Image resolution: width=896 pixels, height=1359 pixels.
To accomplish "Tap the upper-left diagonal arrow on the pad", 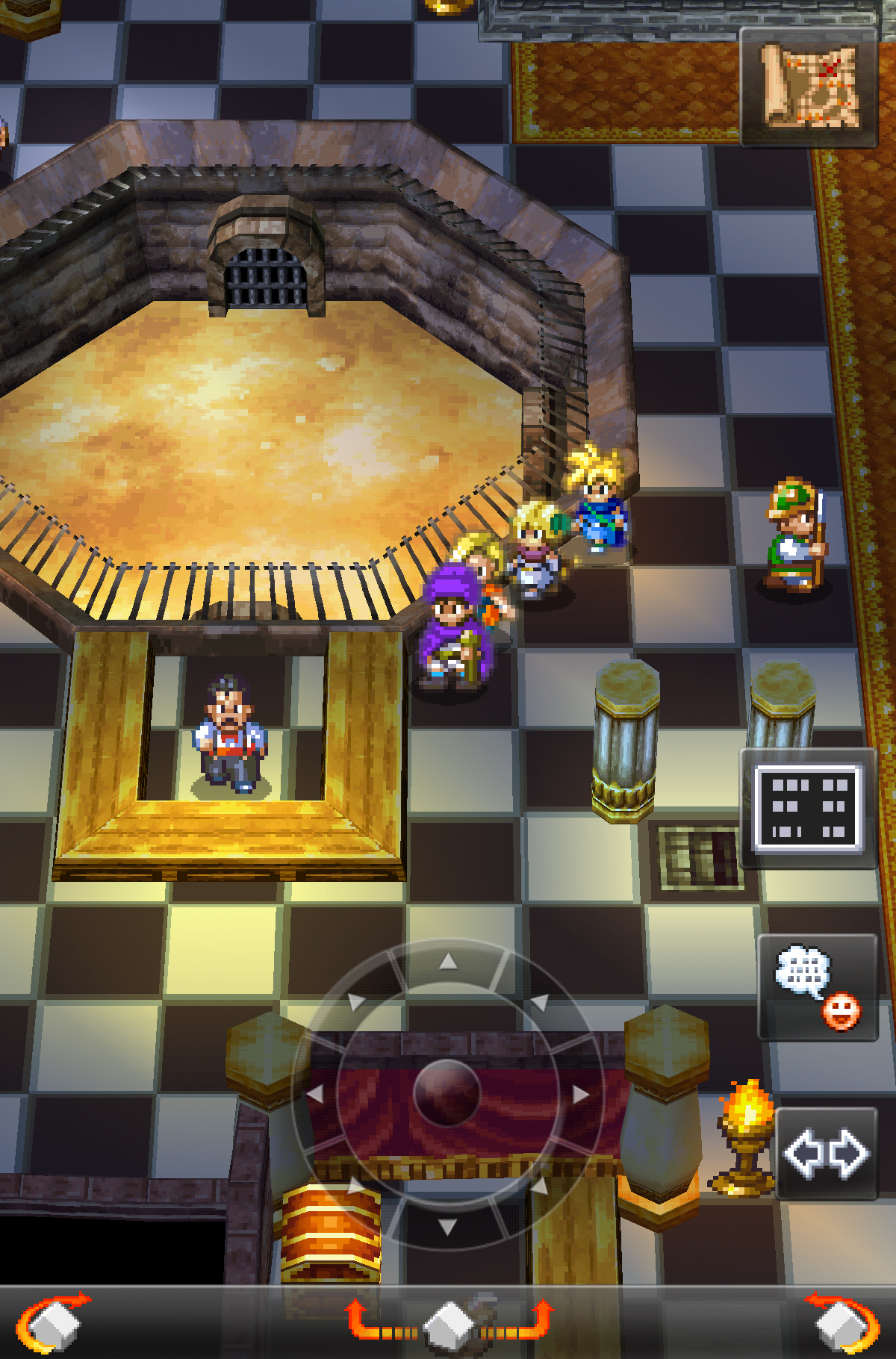I will [356, 1001].
